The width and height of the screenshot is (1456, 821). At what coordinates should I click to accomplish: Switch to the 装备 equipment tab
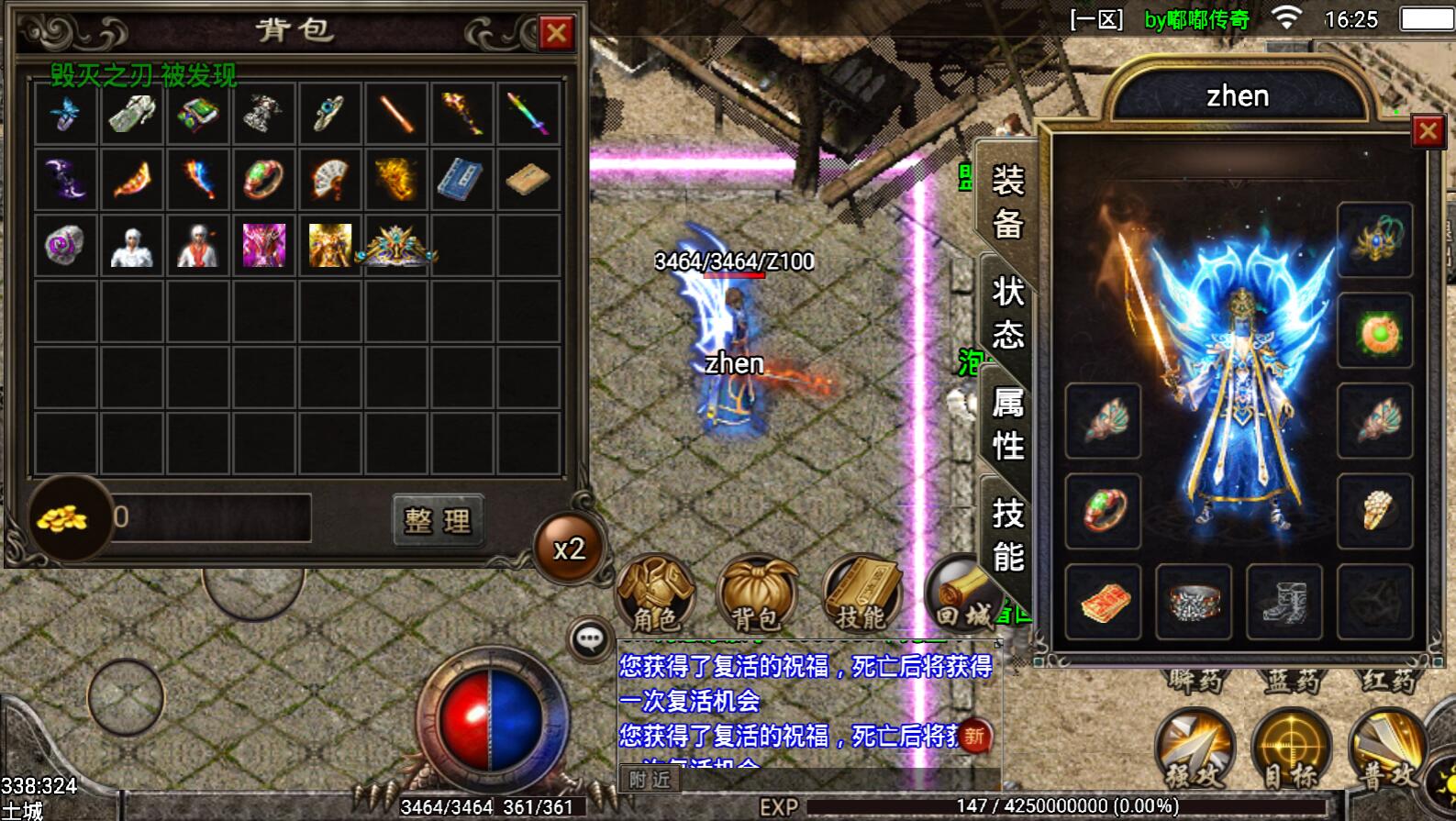1007,202
